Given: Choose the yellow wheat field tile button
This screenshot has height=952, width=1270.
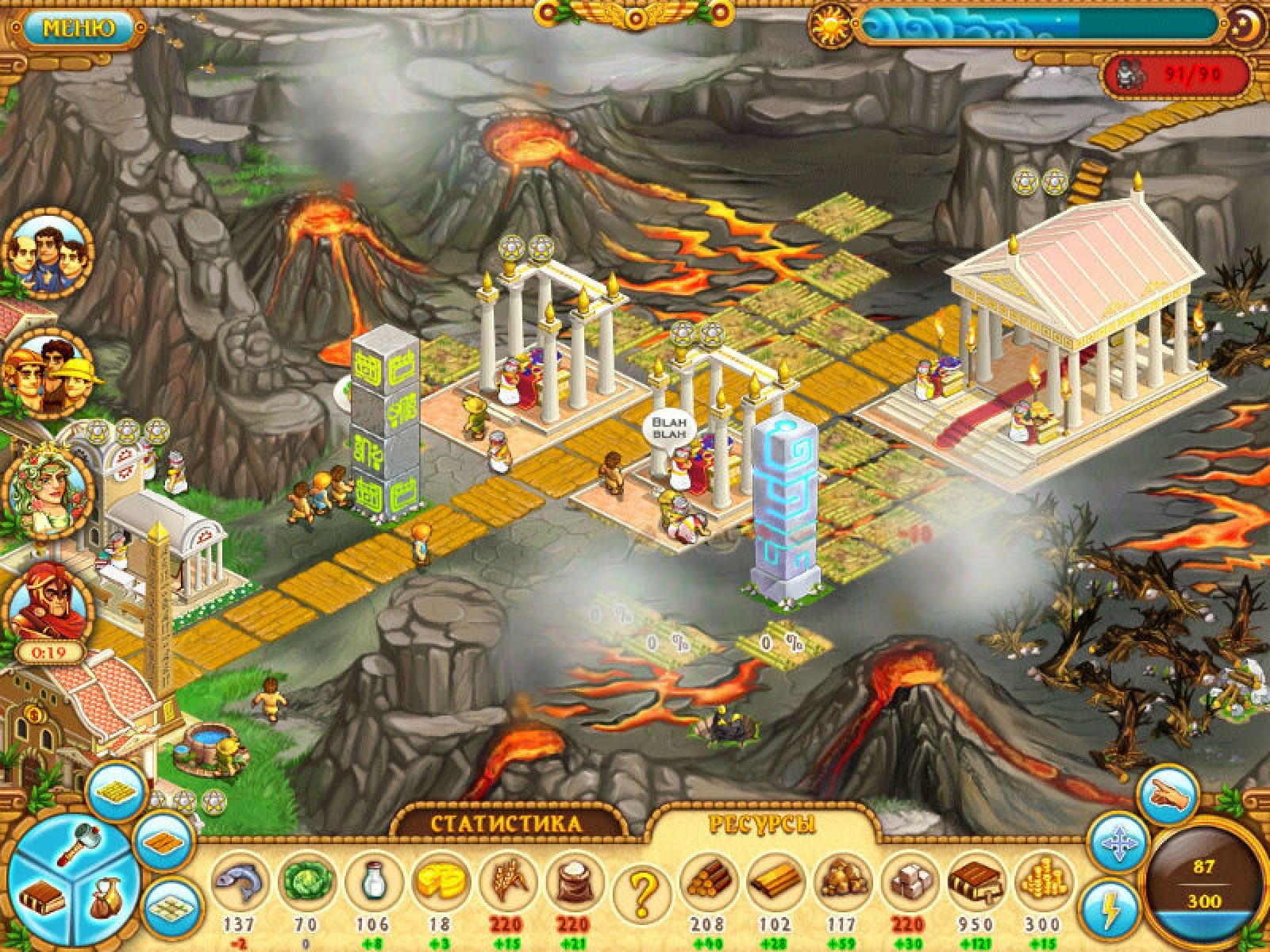Looking at the screenshot, I should 117,790.
